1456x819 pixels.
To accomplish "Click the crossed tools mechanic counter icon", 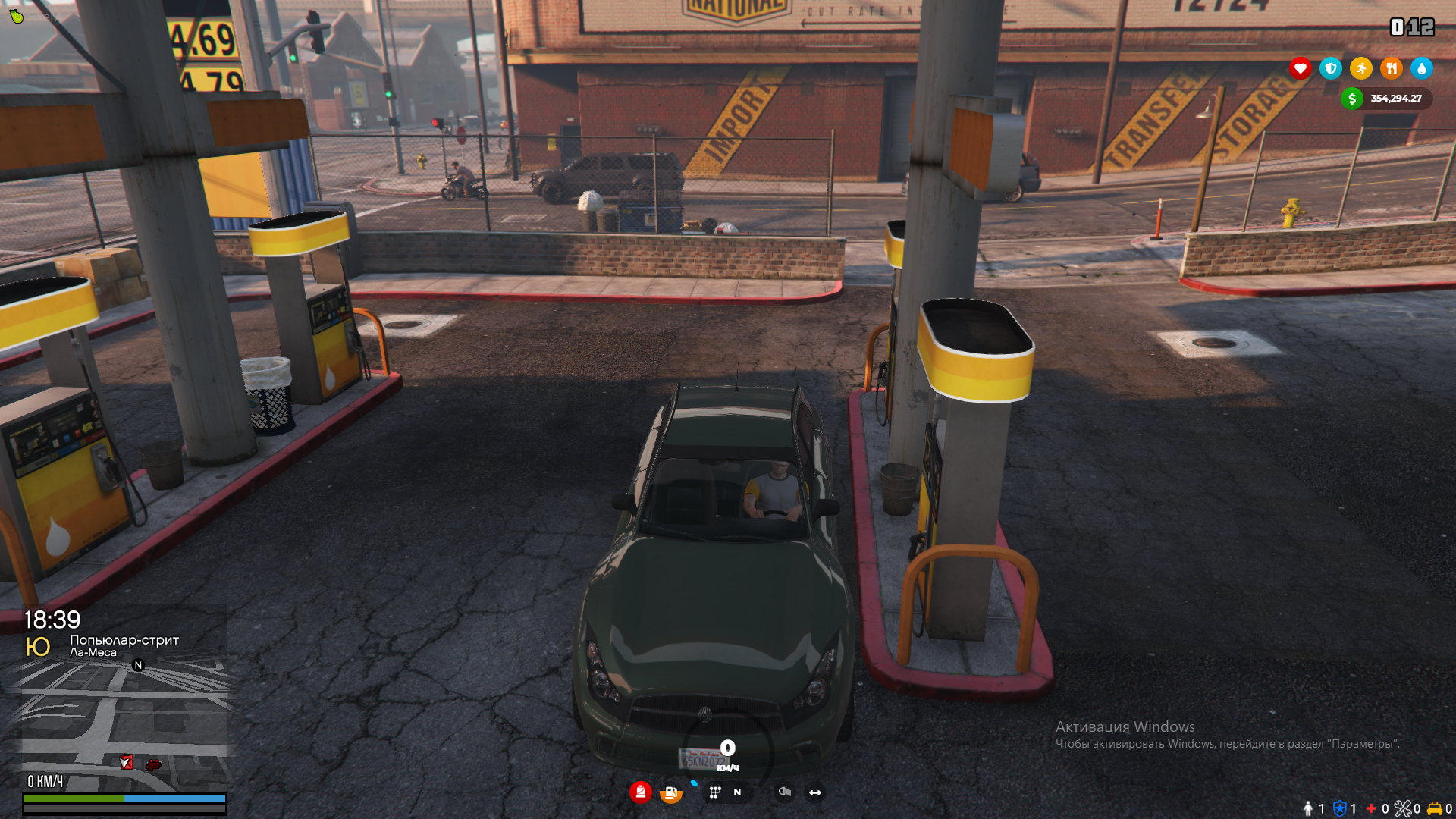I will click(1403, 808).
